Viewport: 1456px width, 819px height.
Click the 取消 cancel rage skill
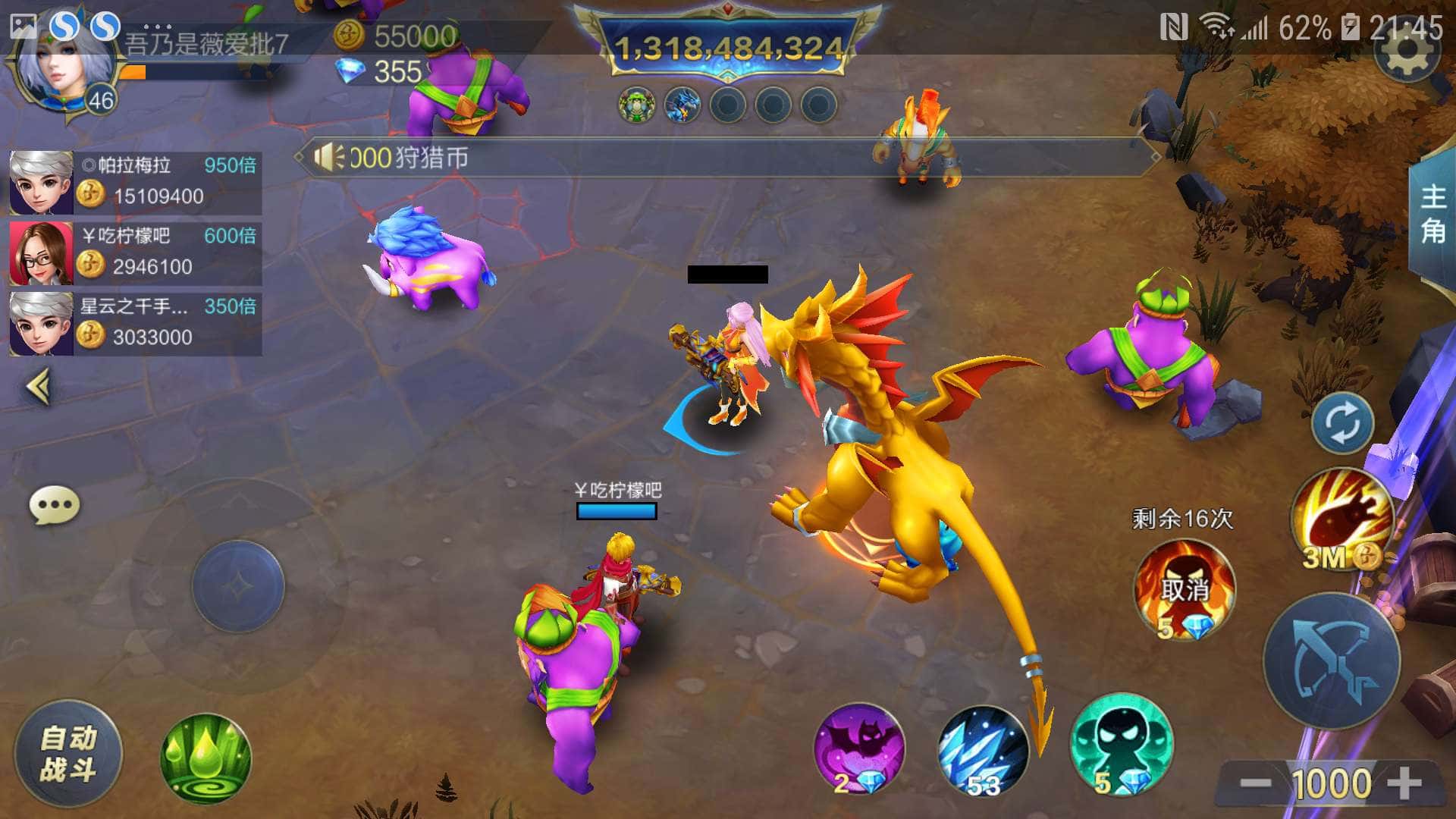[x=1184, y=589]
